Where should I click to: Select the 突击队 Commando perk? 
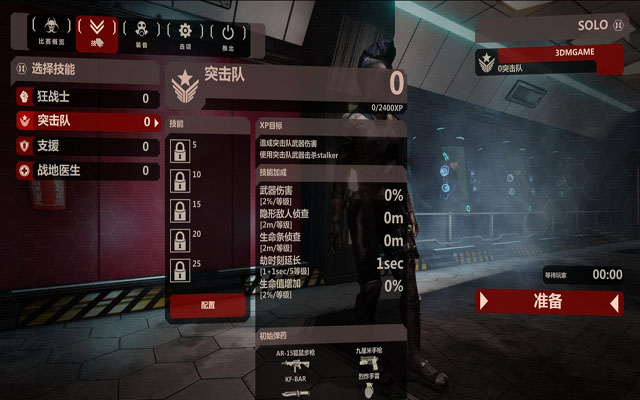85,122
